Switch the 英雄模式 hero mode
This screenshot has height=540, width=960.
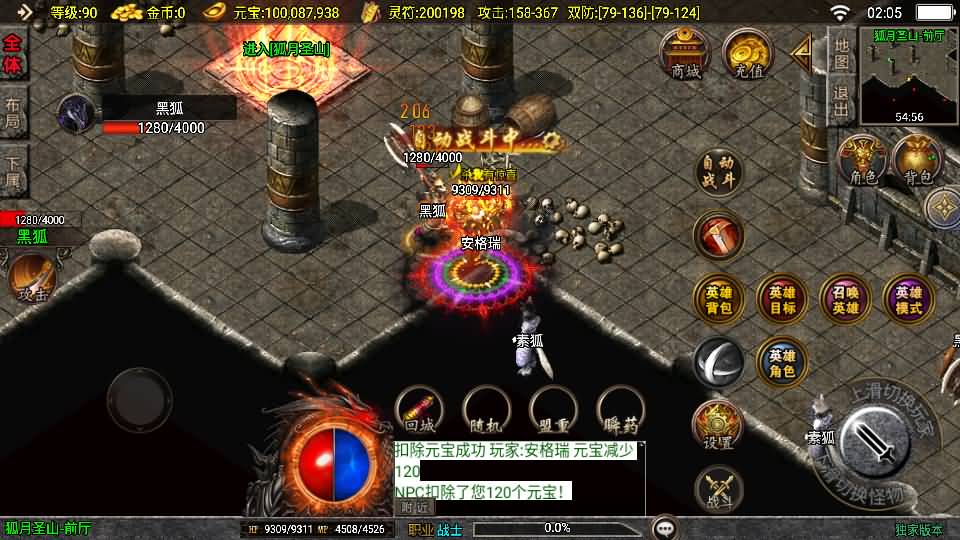click(908, 300)
